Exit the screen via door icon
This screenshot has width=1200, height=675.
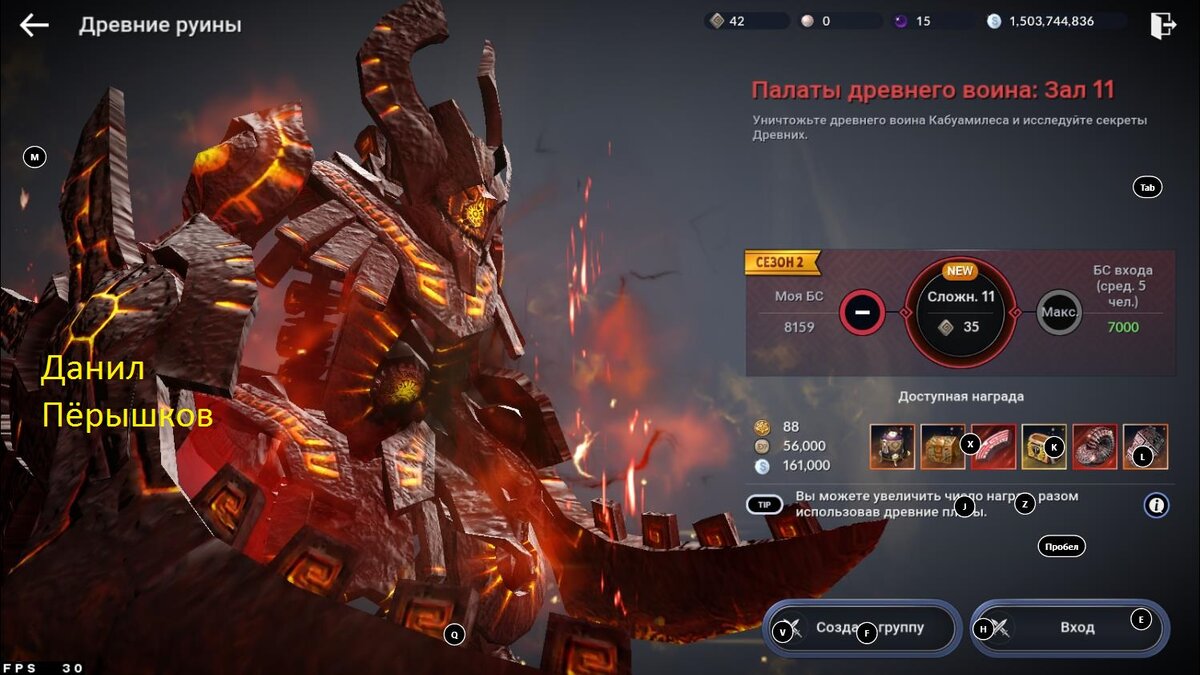[x=1162, y=25]
